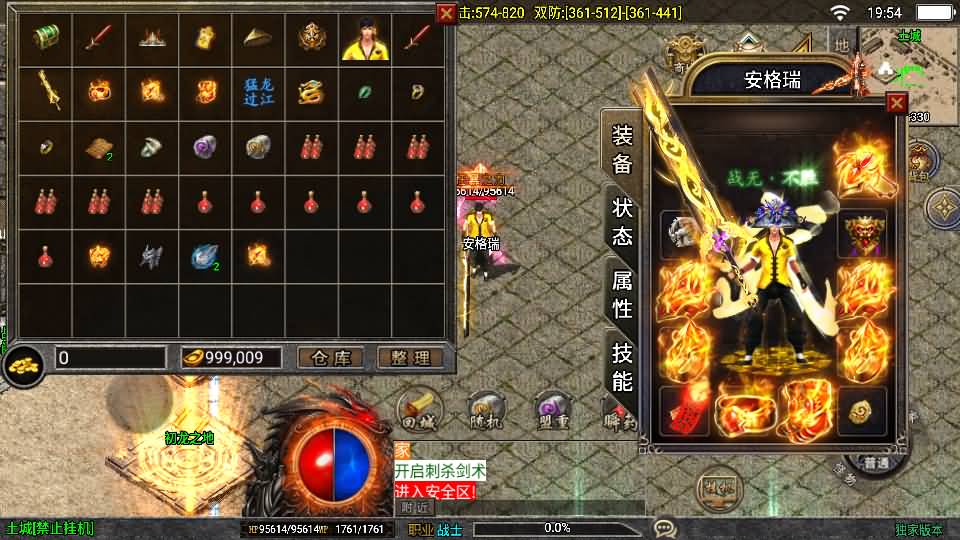Switch to the 技能 skills tab

pos(622,366)
